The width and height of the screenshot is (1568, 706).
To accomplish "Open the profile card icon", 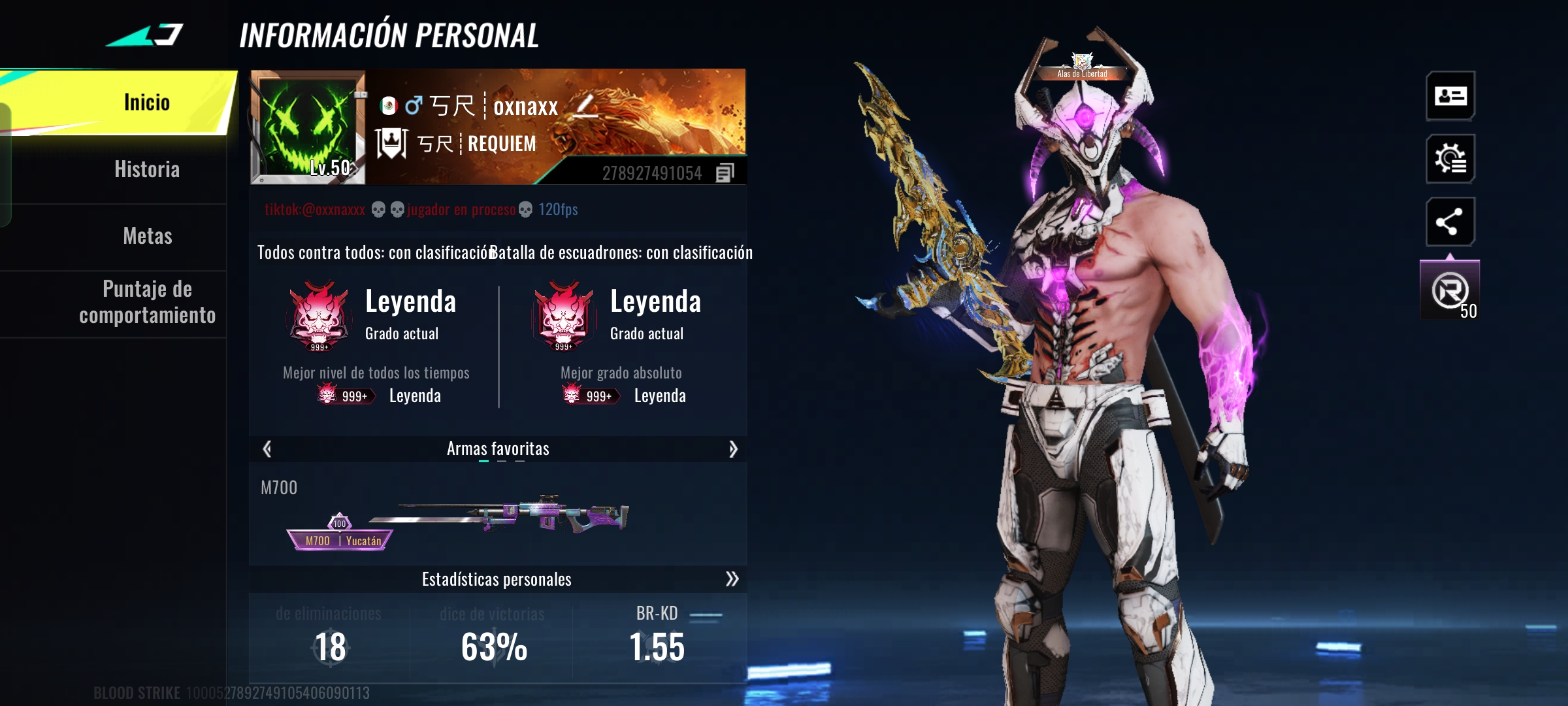I will coord(1450,96).
